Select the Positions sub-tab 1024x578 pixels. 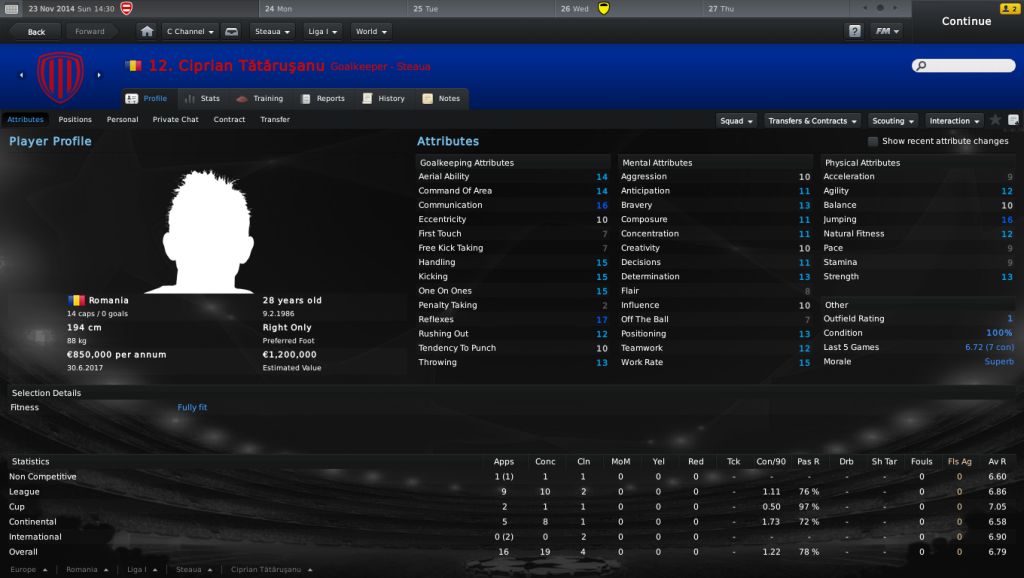75,120
